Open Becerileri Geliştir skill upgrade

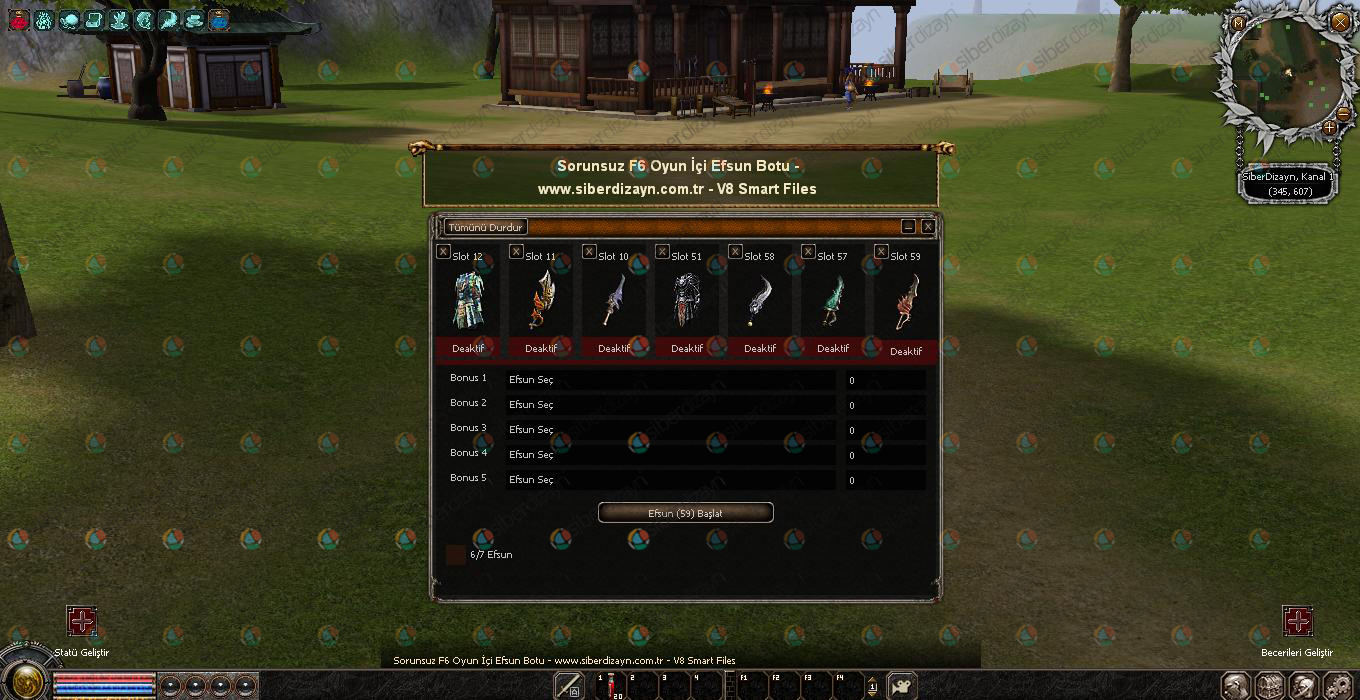(x=1298, y=621)
